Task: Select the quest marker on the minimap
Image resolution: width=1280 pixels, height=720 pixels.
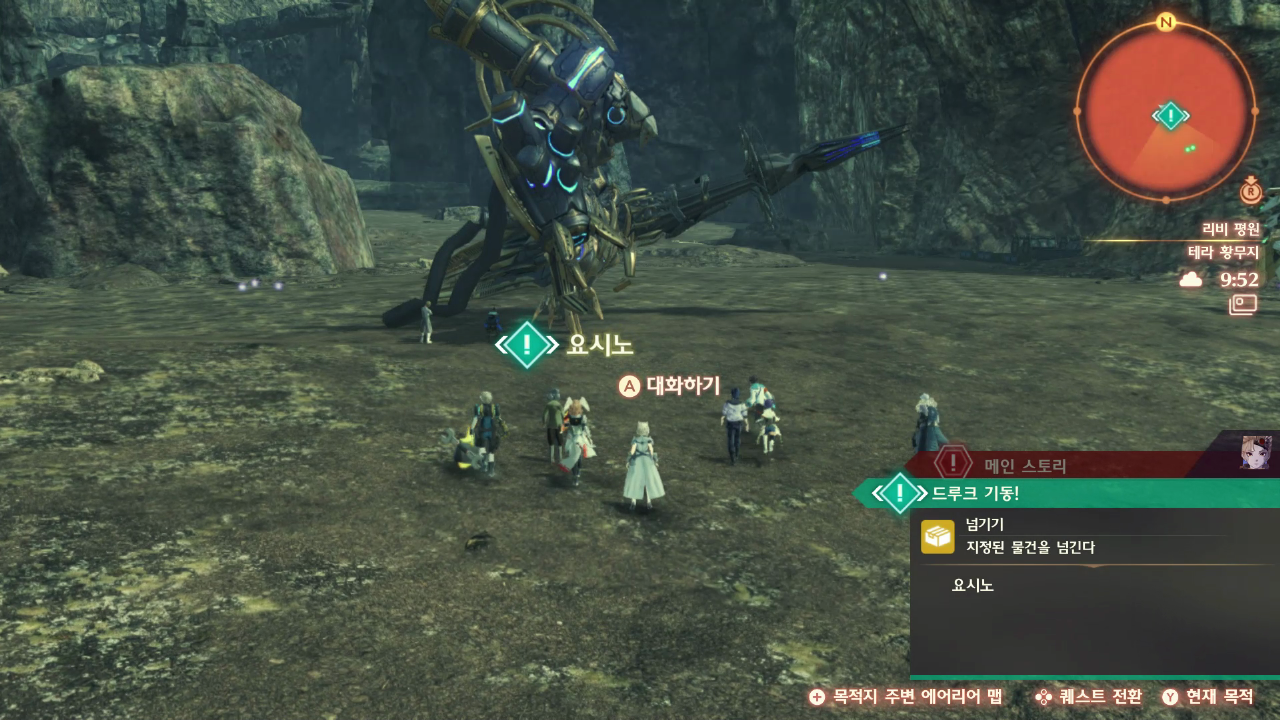Action: pyautogui.click(x=1169, y=116)
